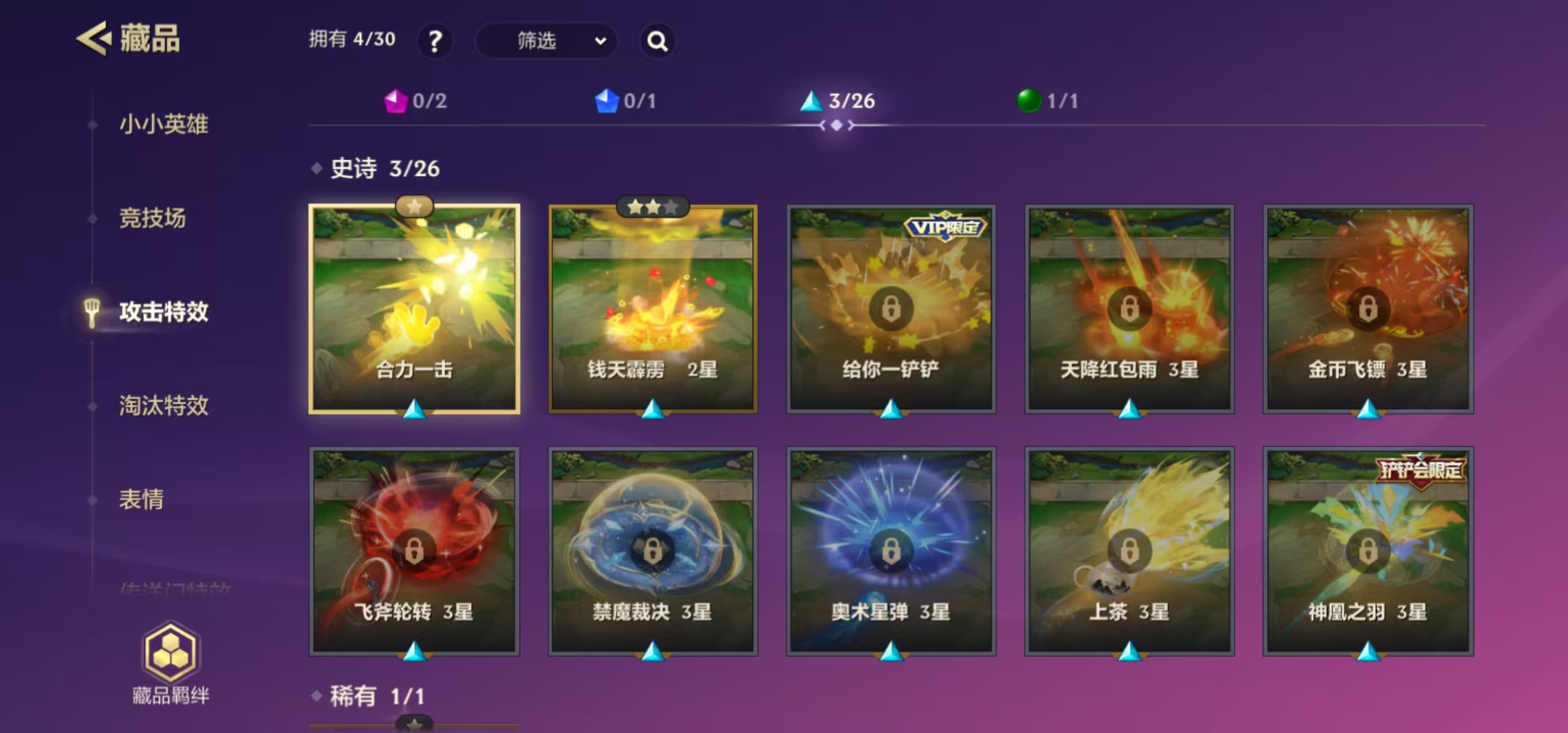1568x733 pixels.
Task: Open the 小小英雄 category
Action: pyautogui.click(x=164, y=124)
